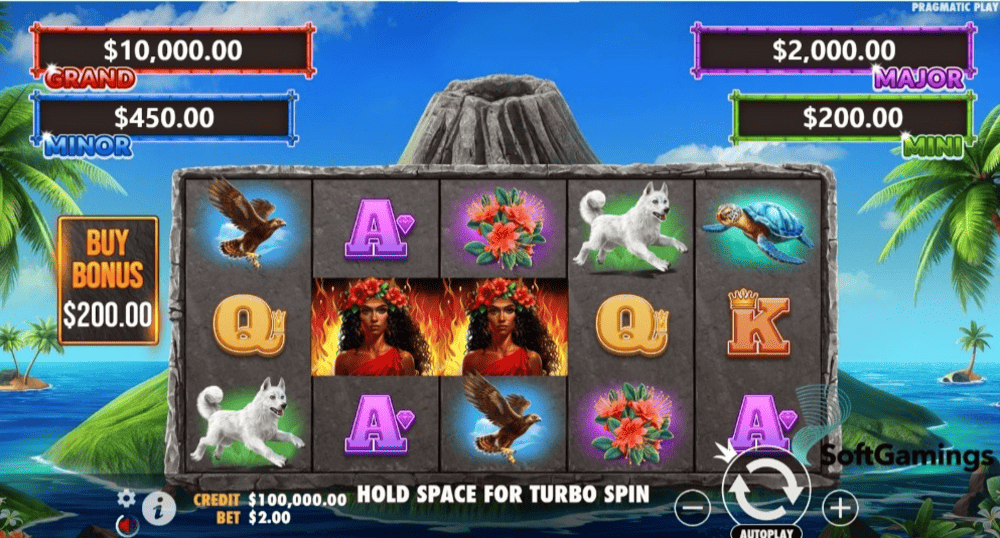Toggle sound with the red speaker icon
The width and height of the screenshot is (1000, 538).
click(125, 523)
